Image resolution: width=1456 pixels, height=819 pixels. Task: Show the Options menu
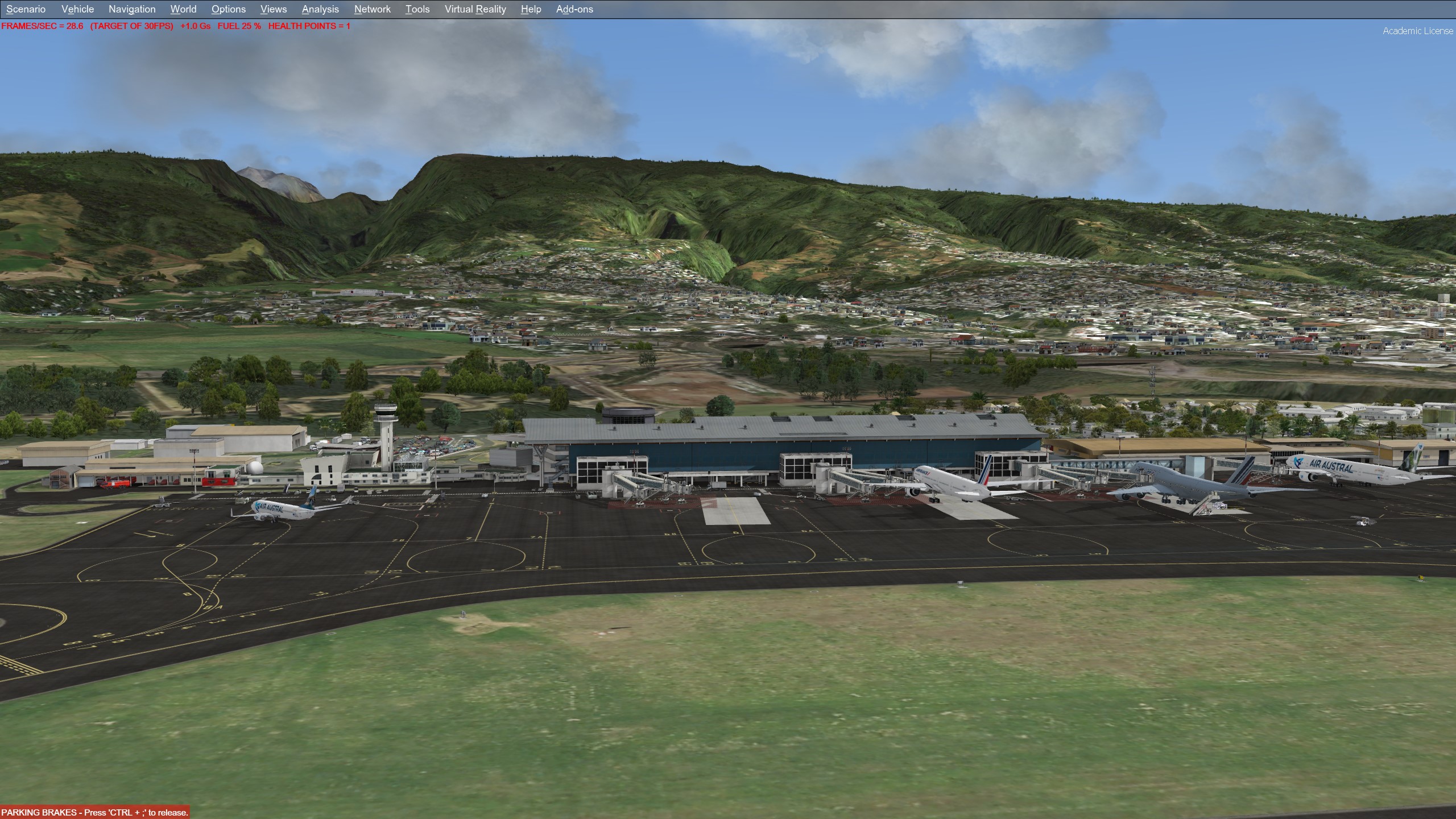229,9
